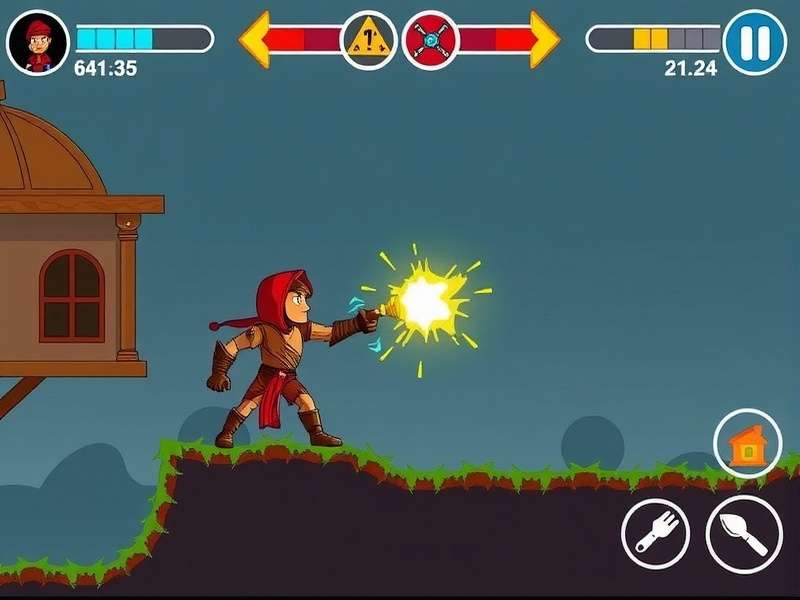800x600 pixels.
Task: Select the yellow warning triangle icon
Action: click(x=368, y=40)
